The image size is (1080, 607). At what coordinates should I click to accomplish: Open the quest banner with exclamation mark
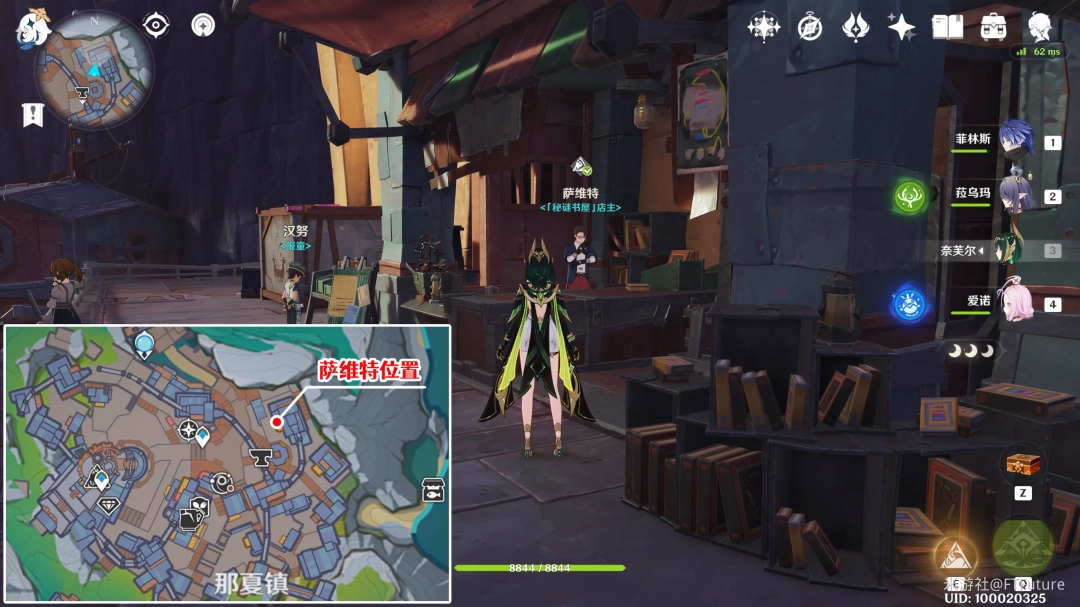point(33,114)
